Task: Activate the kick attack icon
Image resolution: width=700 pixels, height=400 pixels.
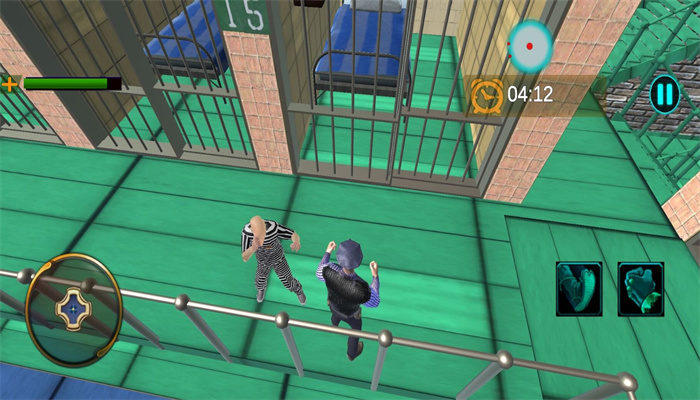Action: pos(580,289)
